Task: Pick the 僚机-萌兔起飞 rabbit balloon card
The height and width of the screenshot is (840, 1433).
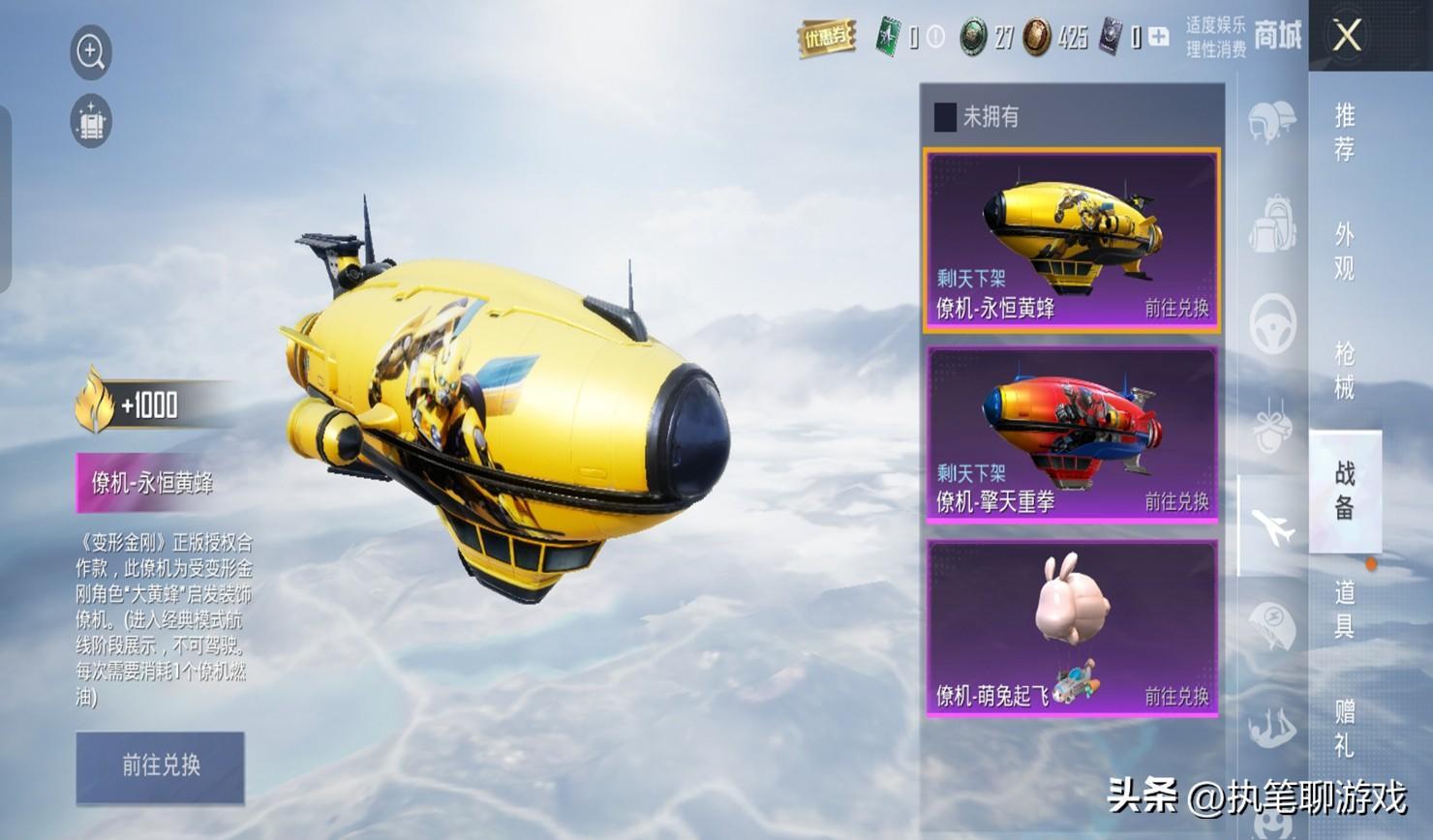Action: (1071, 628)
